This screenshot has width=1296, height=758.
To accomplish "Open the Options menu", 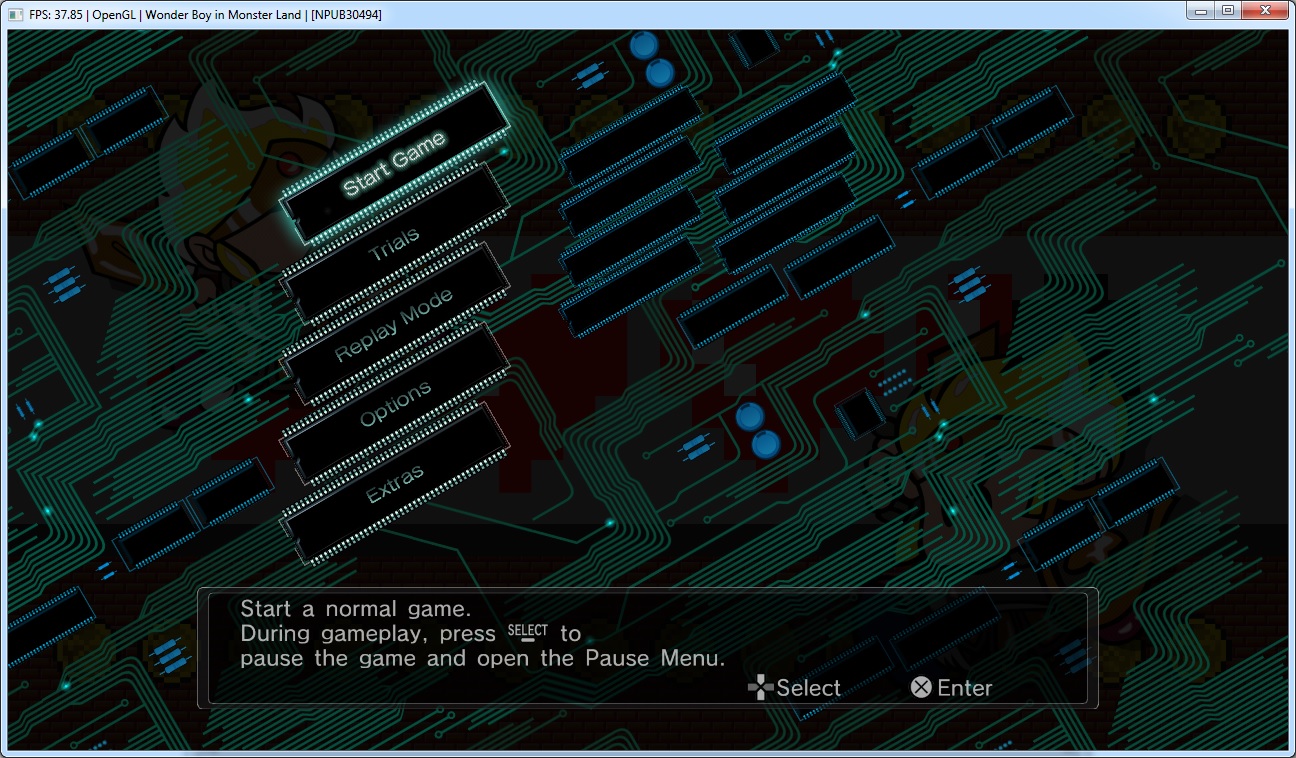I will point(396,404).
